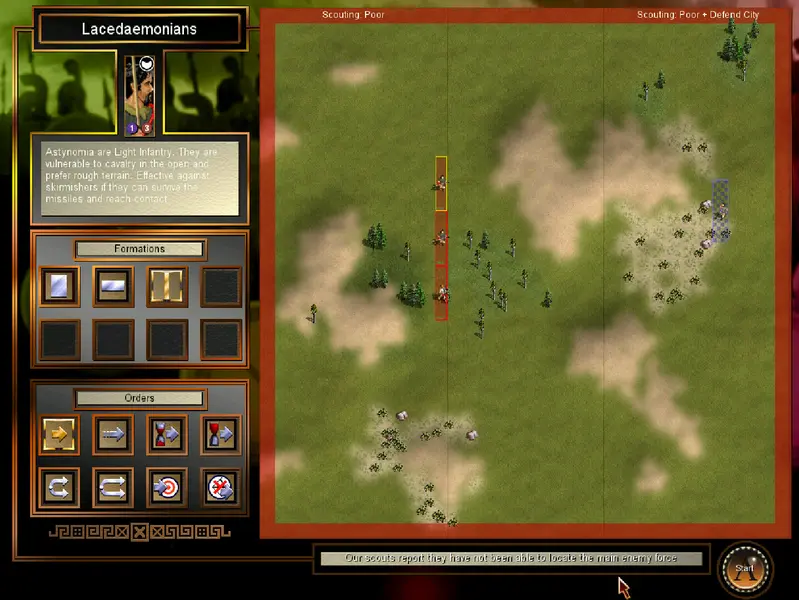Select the narrow U-turn arrow order

pyautogui.click(x=59, y=488)
